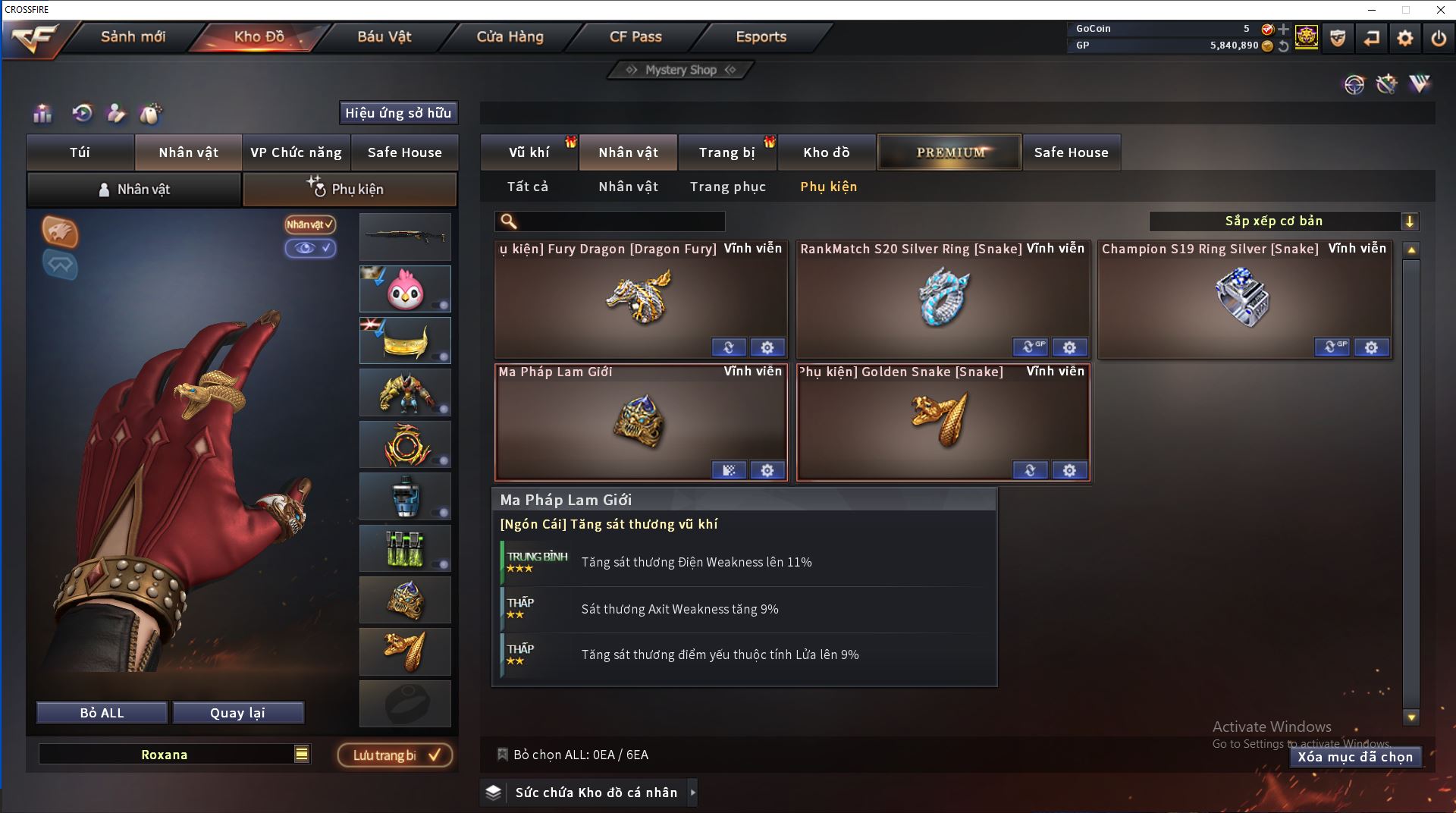Show the Trang phục subcategory
This screenshot has width=1456, height=813.
coord(727,187)
